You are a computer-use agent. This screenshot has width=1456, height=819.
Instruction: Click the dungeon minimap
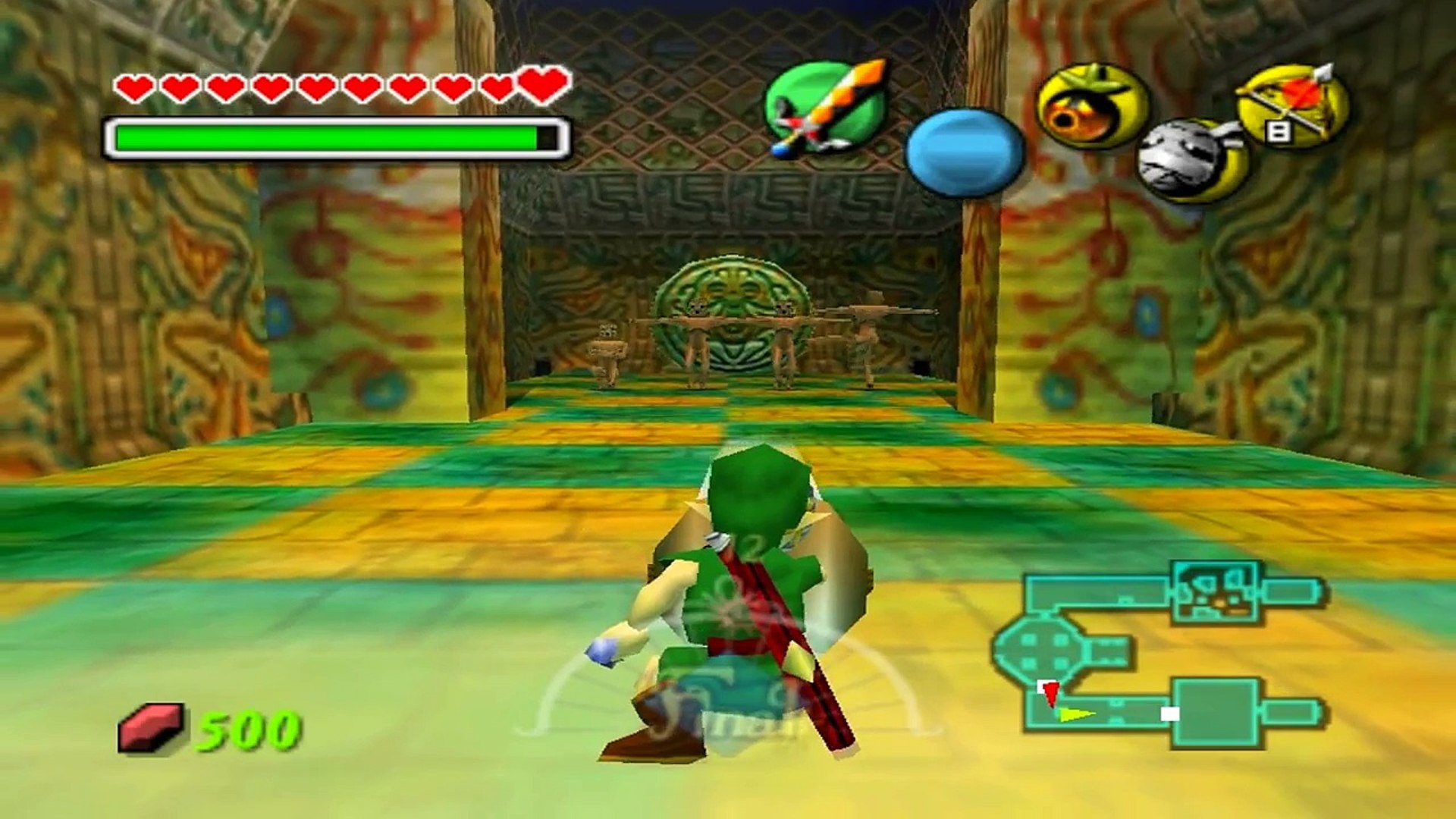[x=1159, y=655]
